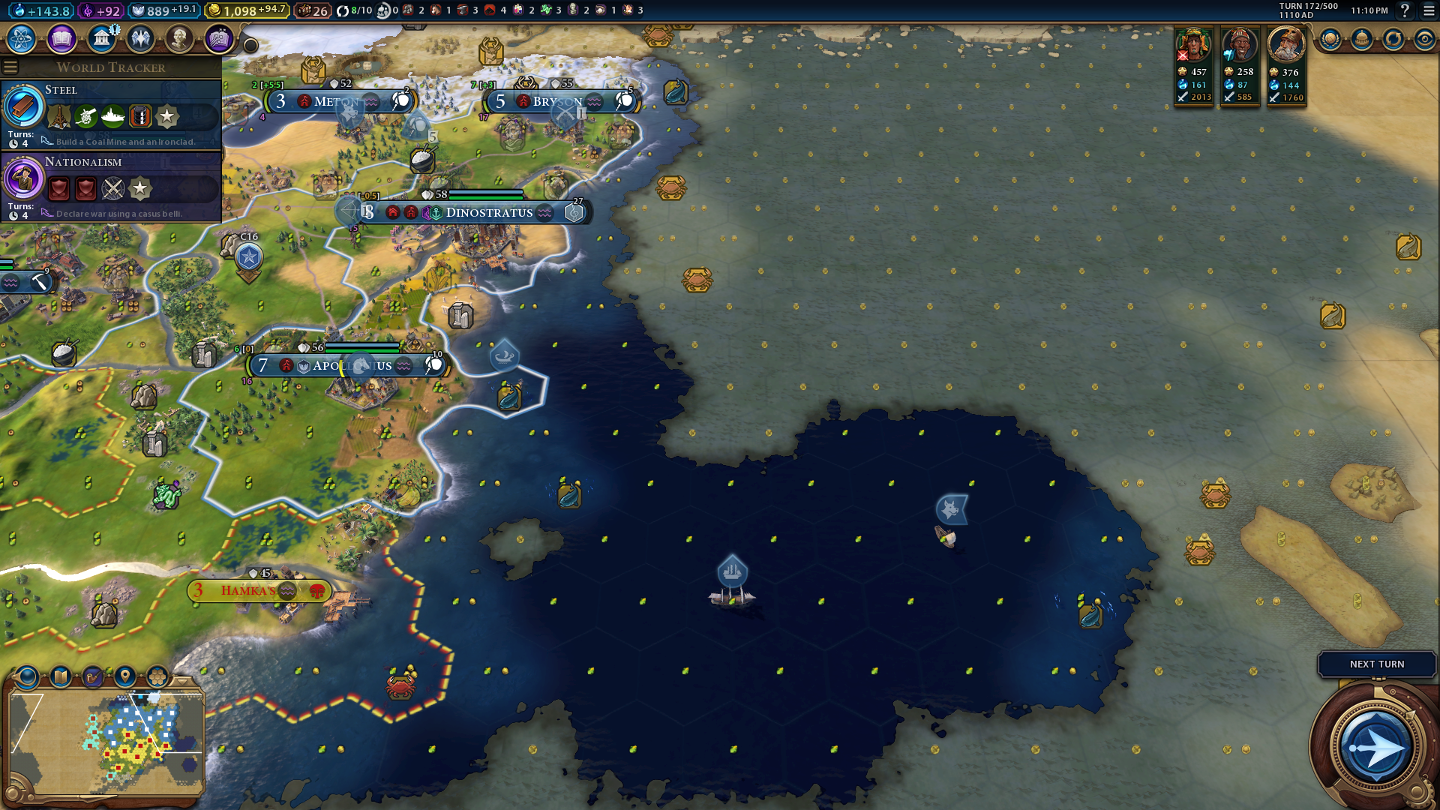Viewport: 1440px width, 810px height.
Task: Open the Espionage screen (eye icon)
Action: 1425,39
